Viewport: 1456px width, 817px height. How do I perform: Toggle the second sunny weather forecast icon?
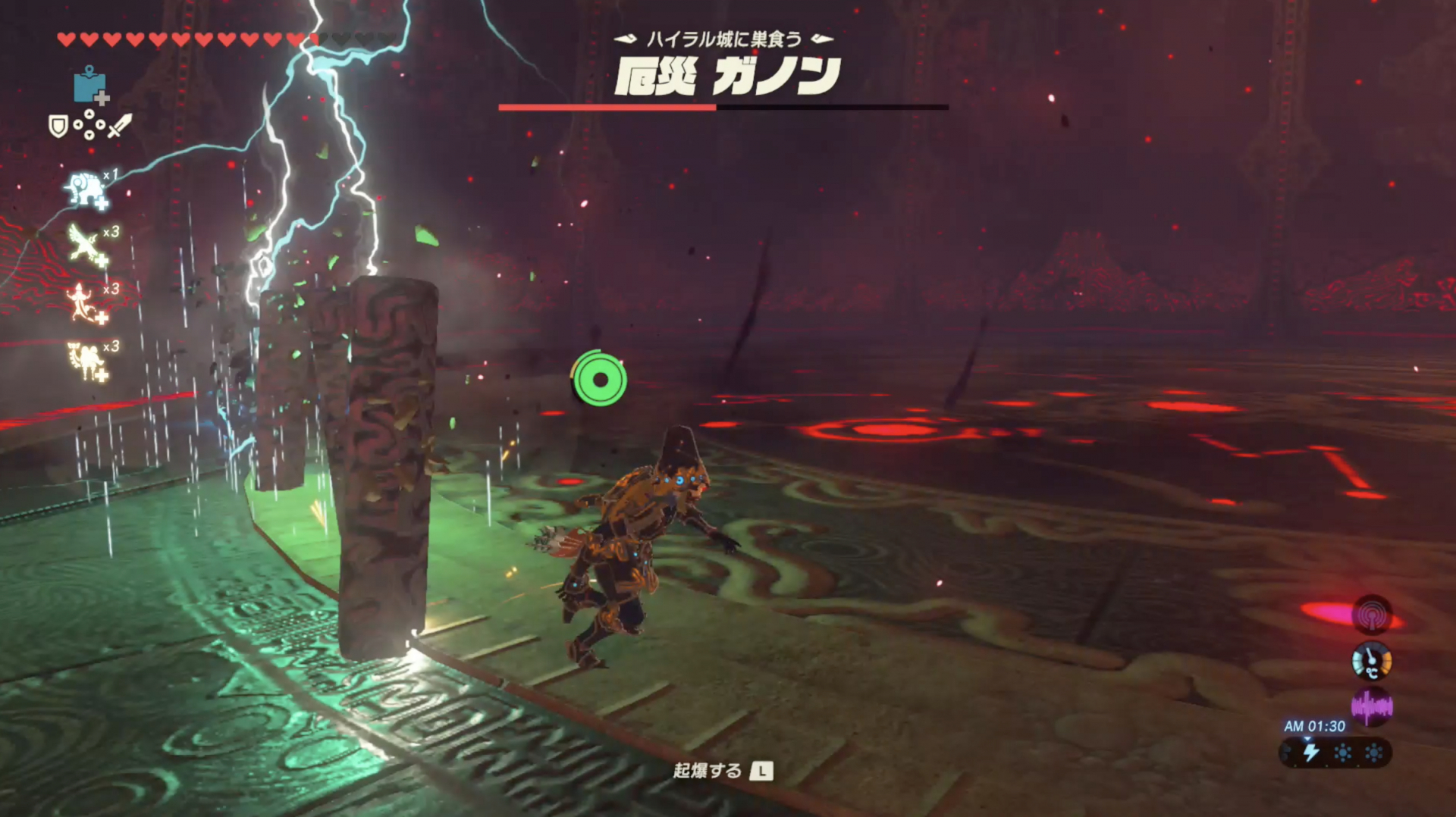[1374, 753]
